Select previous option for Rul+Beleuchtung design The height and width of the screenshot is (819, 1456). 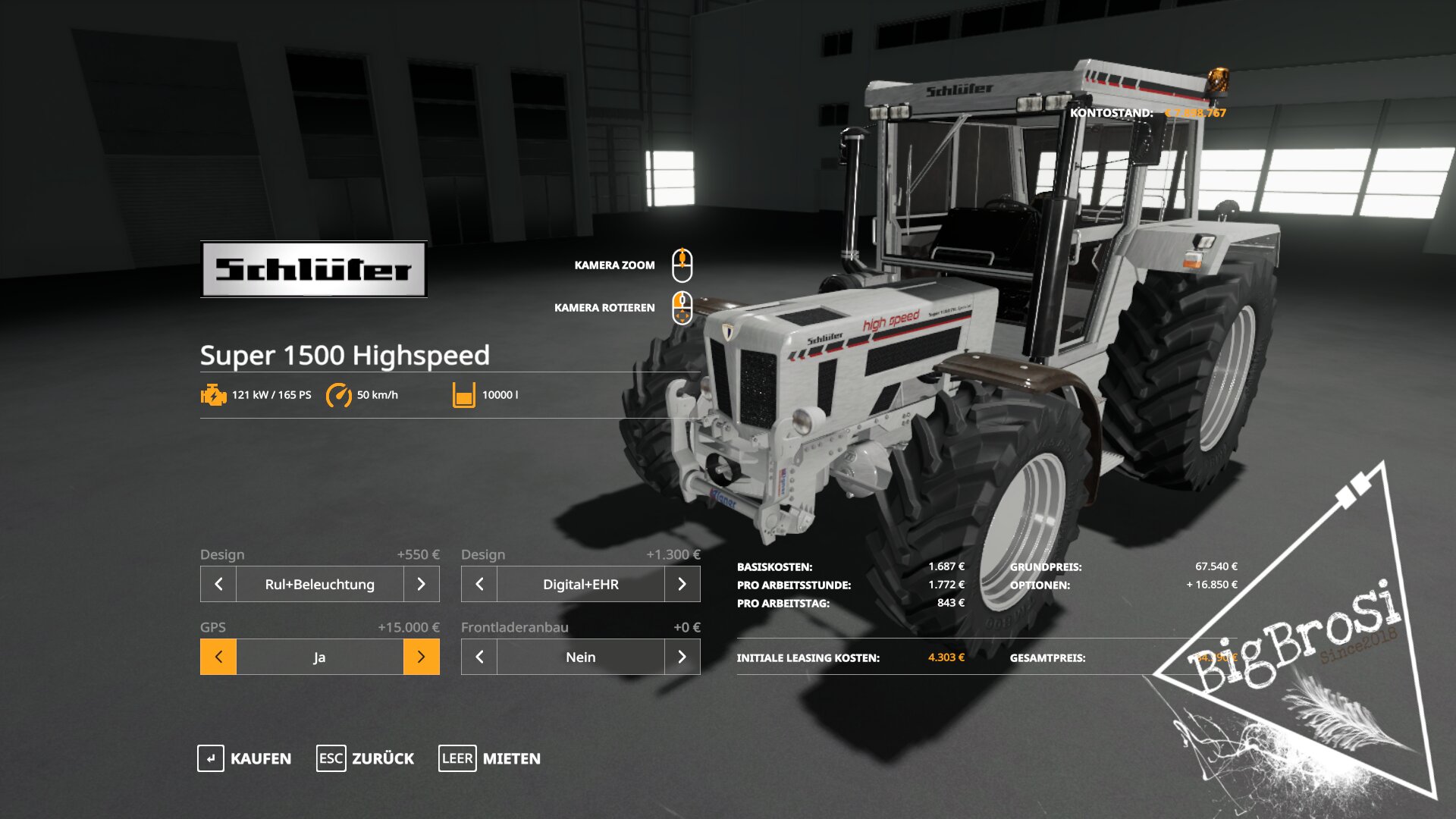pos(218,584)
